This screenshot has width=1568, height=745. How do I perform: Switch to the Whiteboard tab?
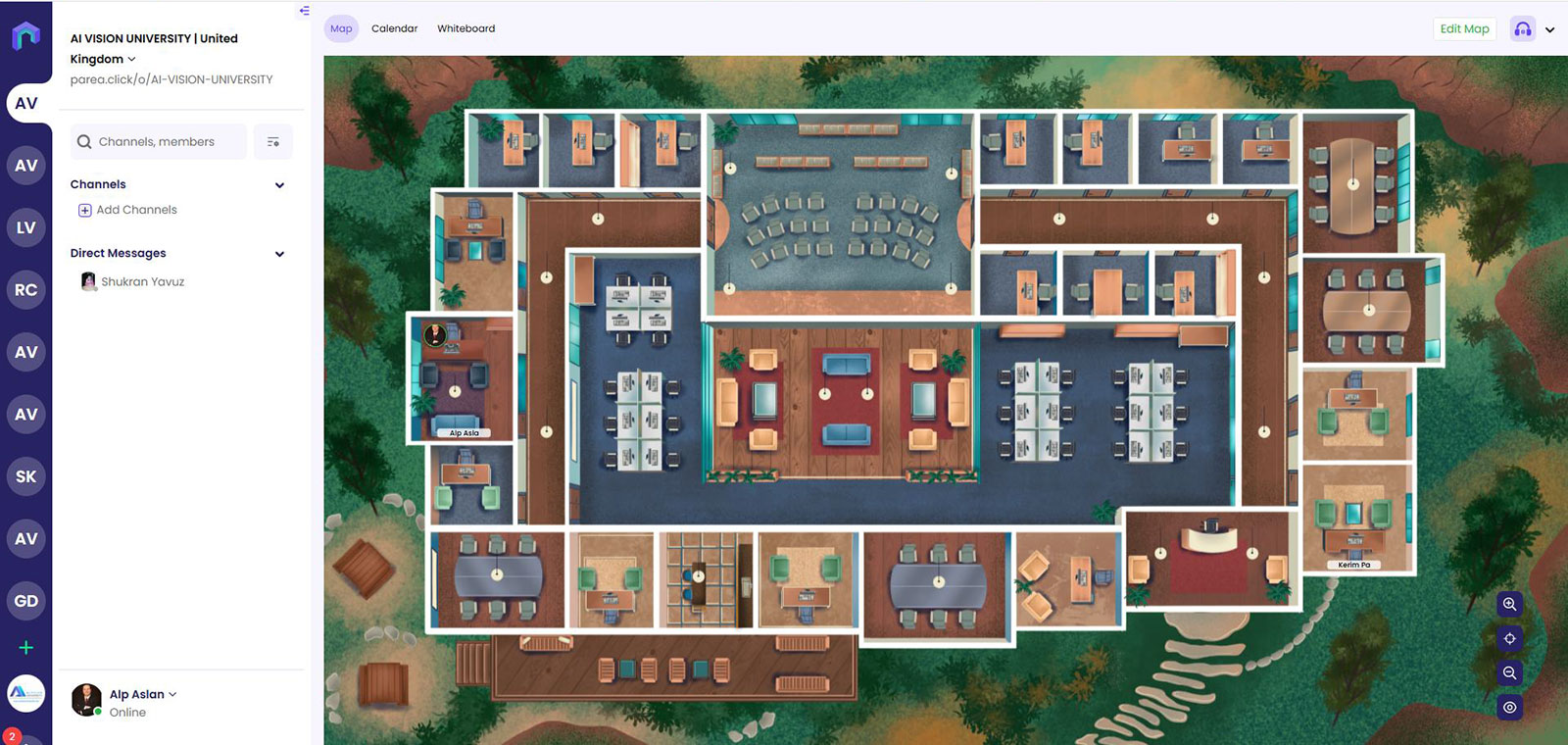coord(465,28)
